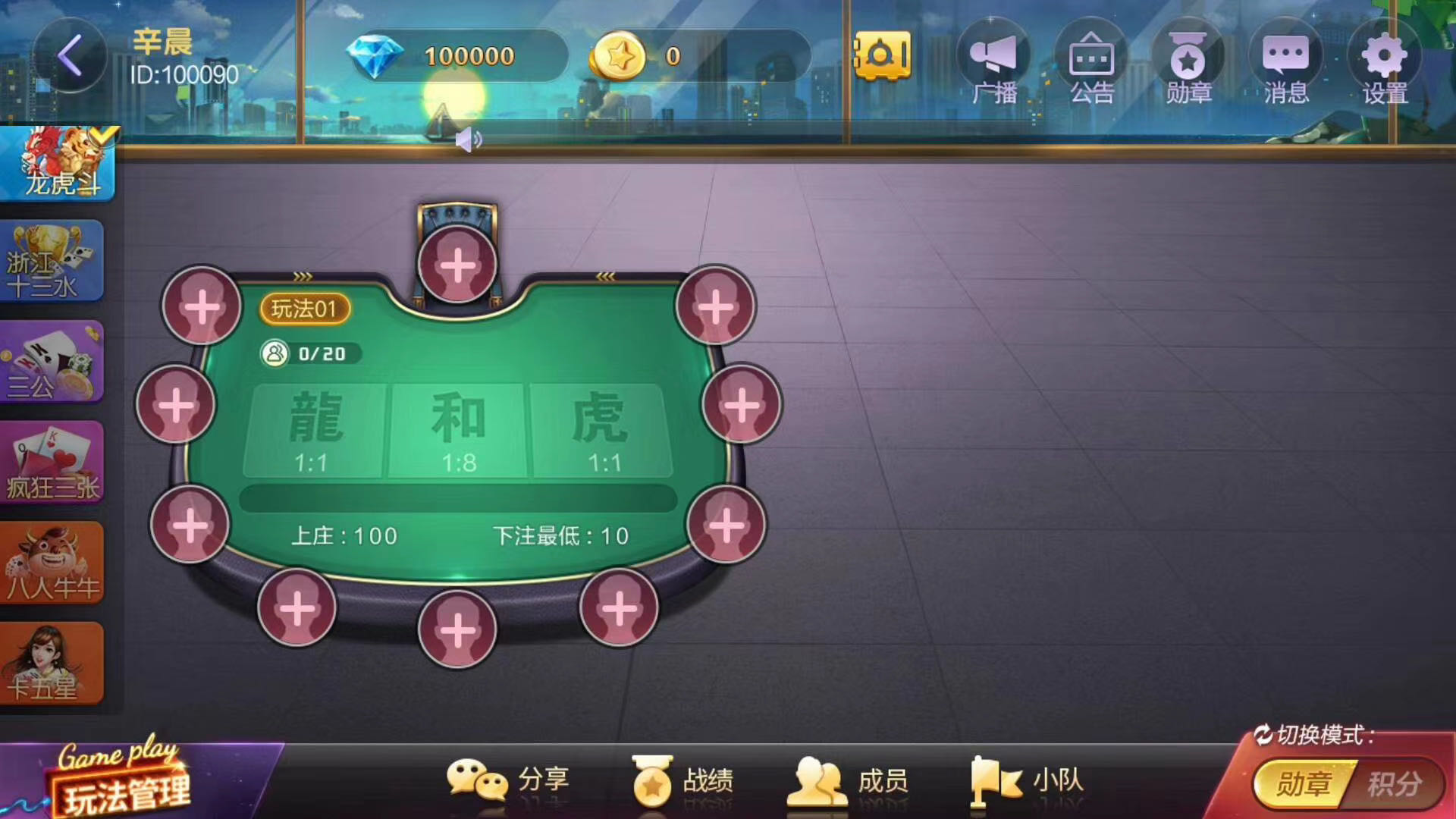Open the vault safe icon
This screenshot has height=819, width=1456.
pos(882,55)
